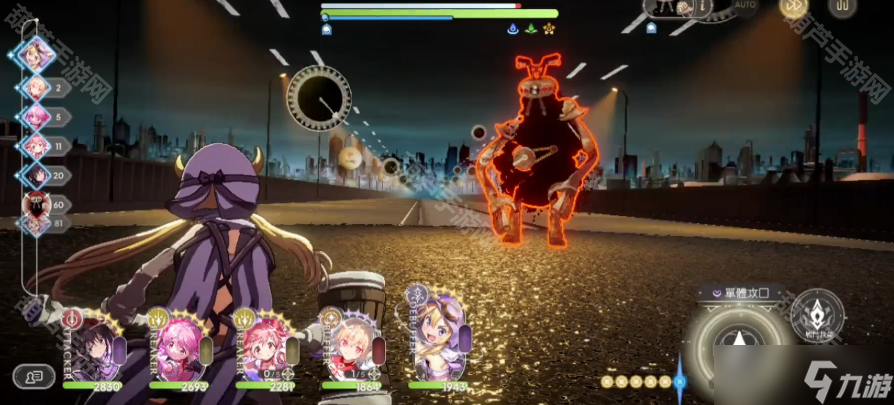This screenshot has height=405, width=894.
Task: Toggle the AUTO battle button
Action: coord(745,6)
